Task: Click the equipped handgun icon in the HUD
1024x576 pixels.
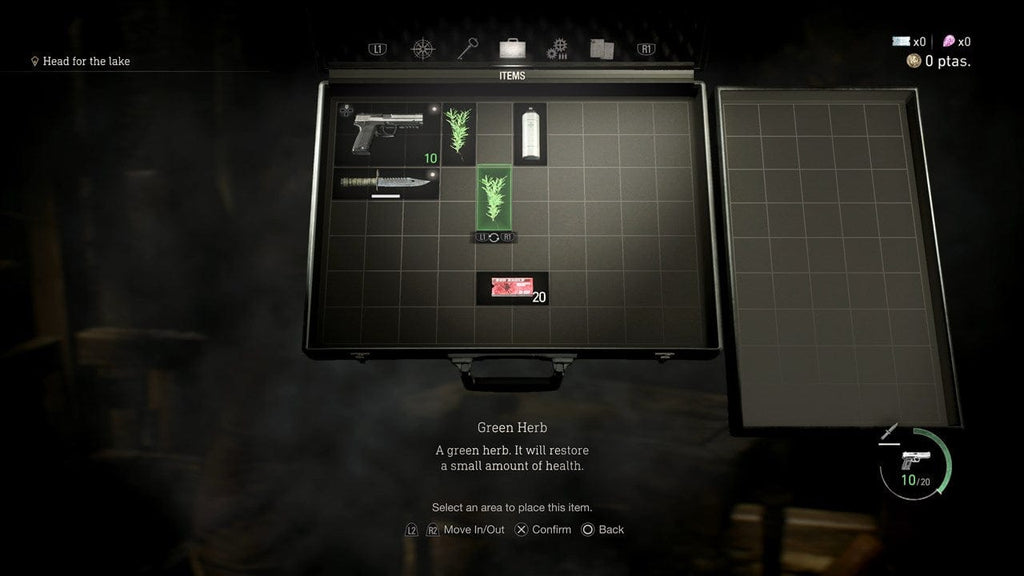Action: point(914,459)
